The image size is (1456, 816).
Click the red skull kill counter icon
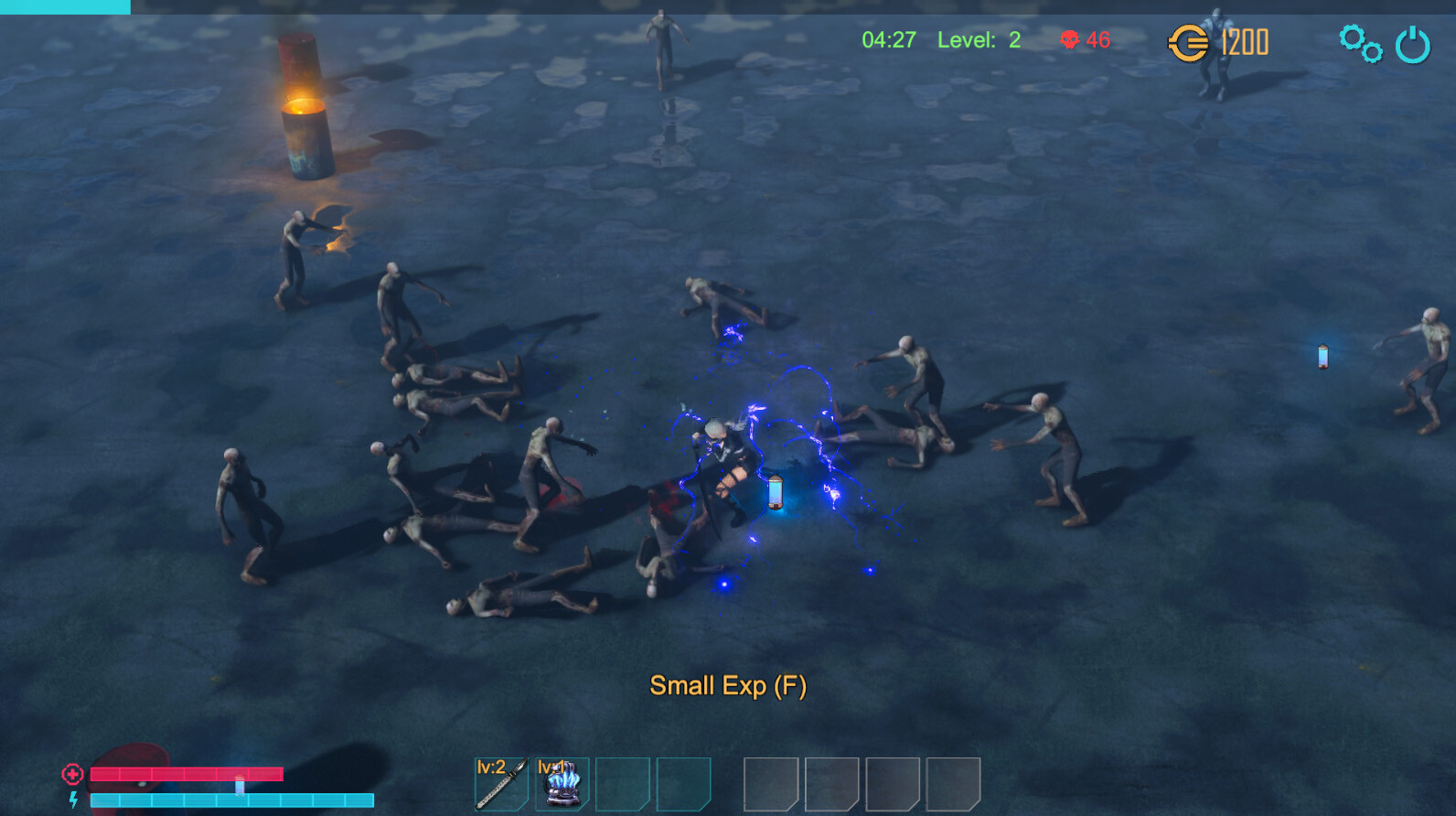point(1070,41)
